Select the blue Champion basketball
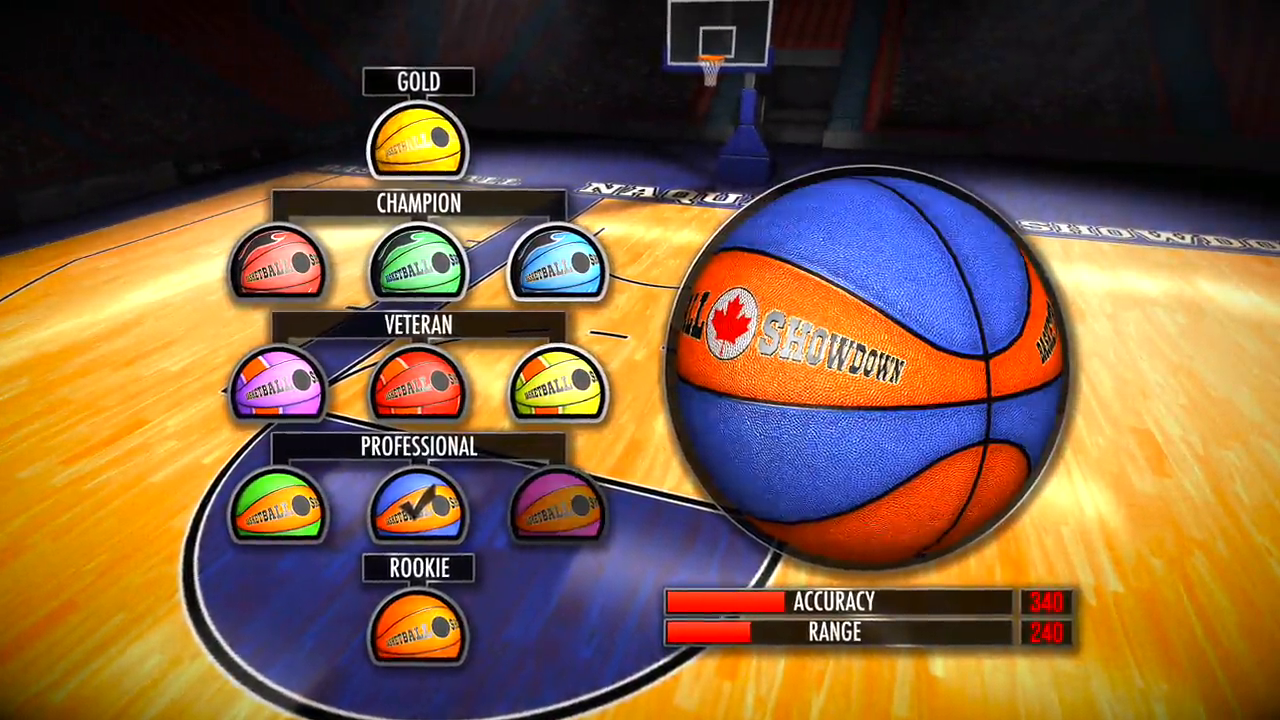Image resolution: width=1280 pixels, height=720 pixels. click(x=558, y=263)
